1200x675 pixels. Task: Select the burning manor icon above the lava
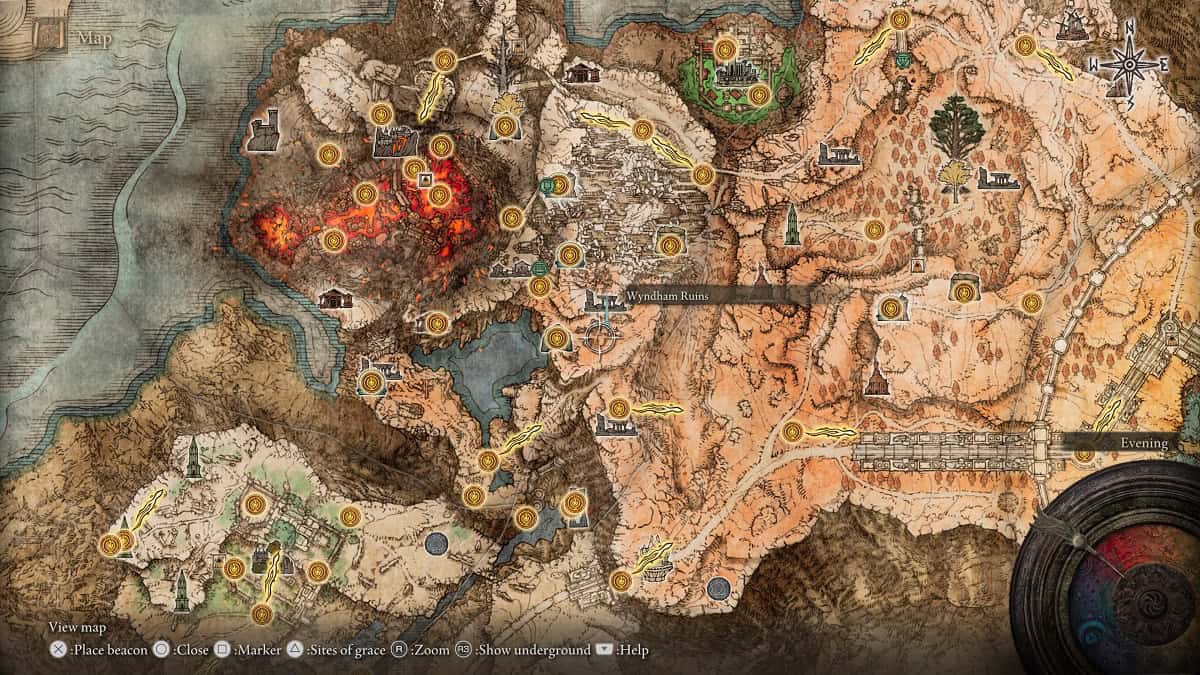tap(394, 142)
